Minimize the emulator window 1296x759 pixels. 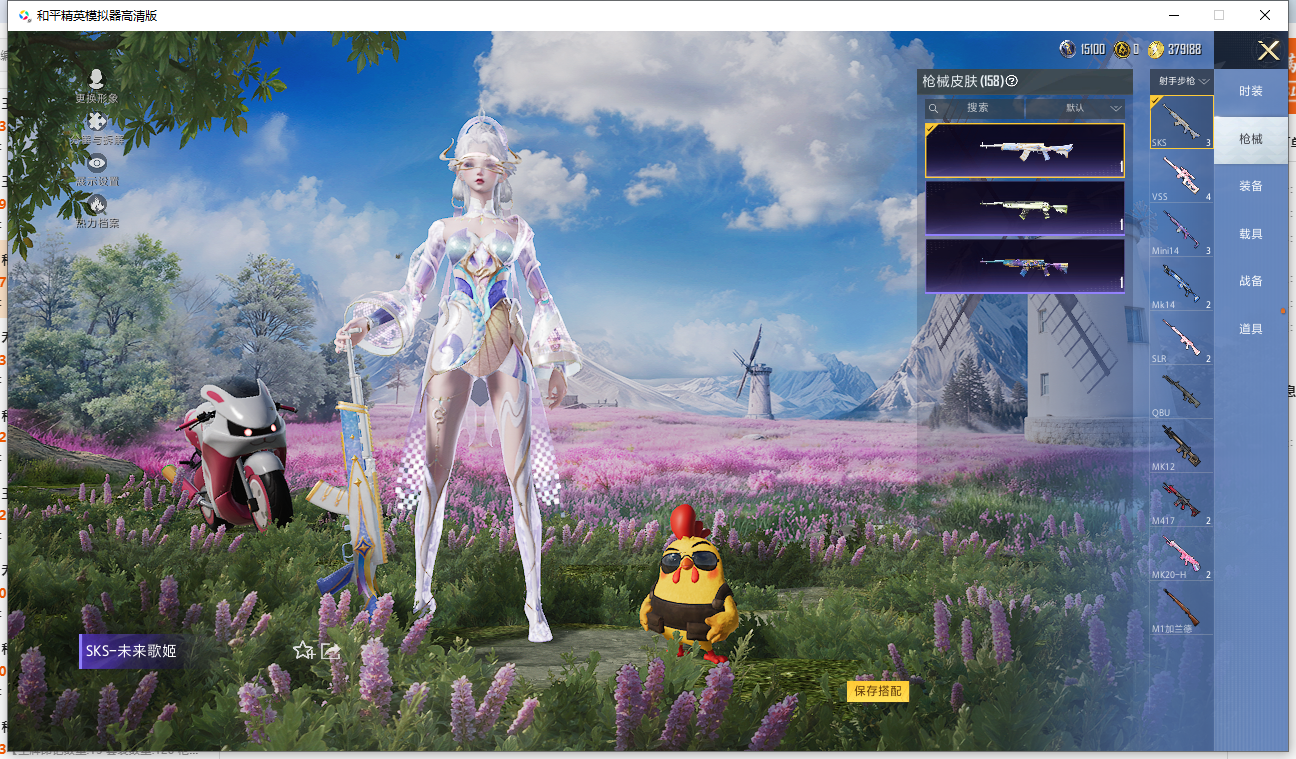[x=1173, y=15]
